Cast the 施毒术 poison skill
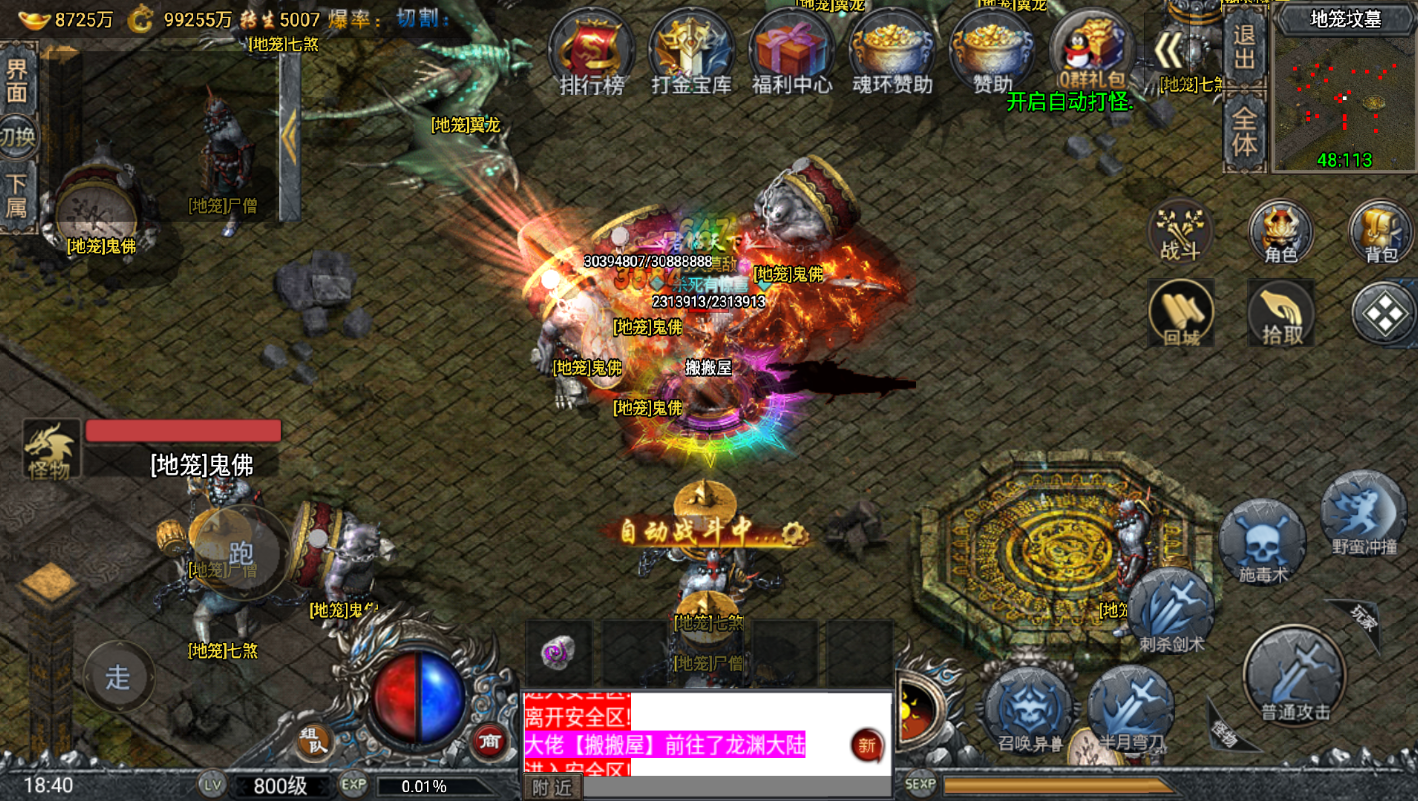Viewport: 1418px width, 801px height. pos(1263,542)
